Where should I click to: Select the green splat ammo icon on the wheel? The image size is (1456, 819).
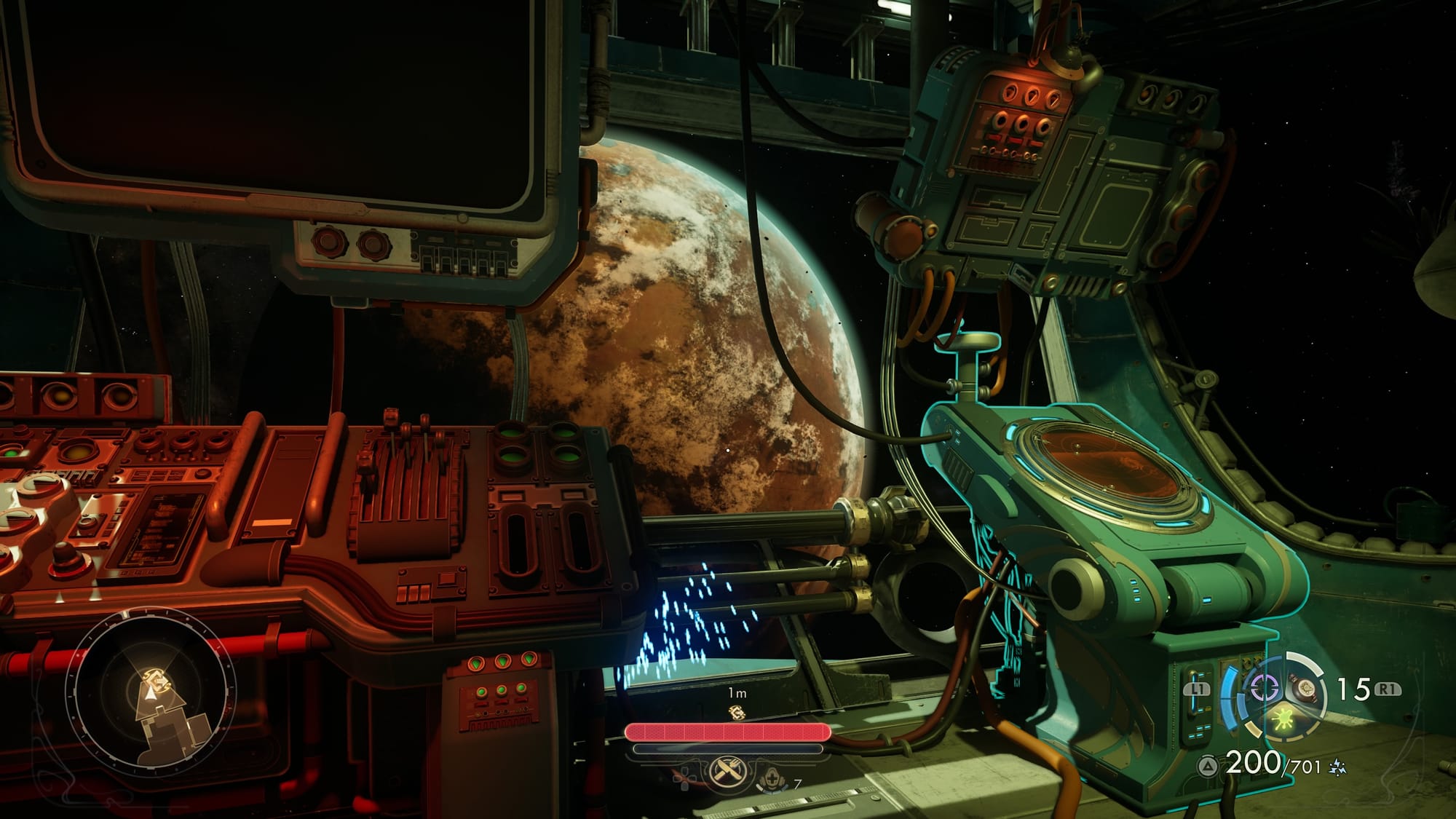(x=1281, y=719)
